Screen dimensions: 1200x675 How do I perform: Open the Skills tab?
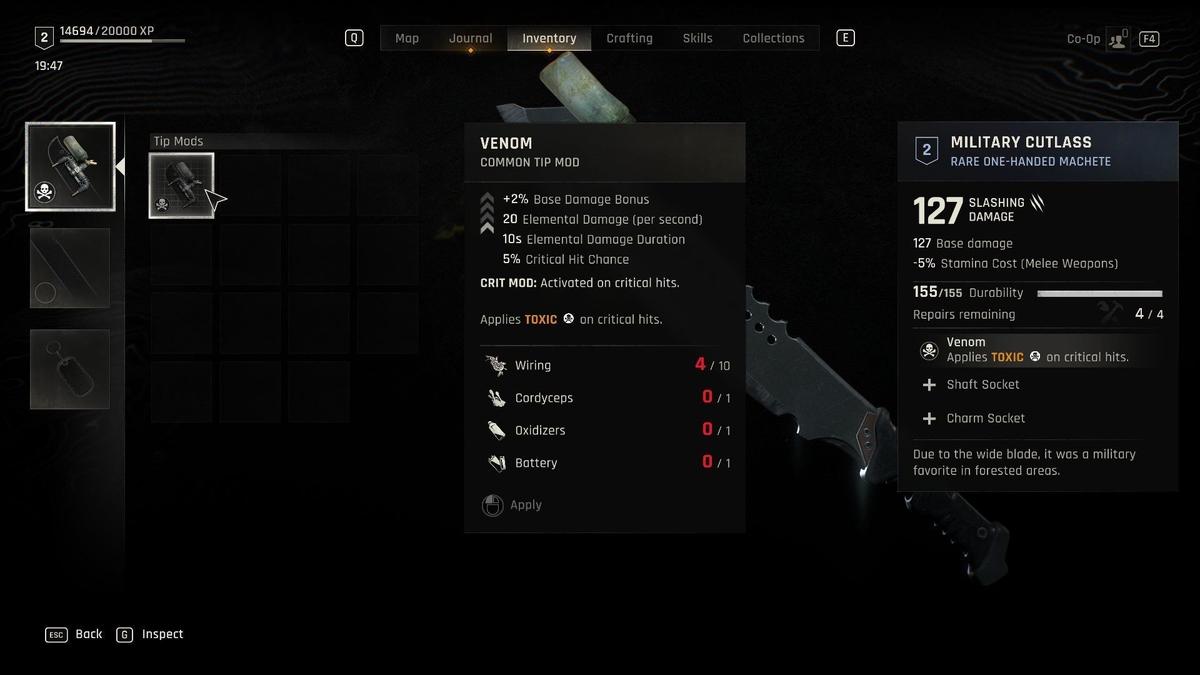pos(697,38)
